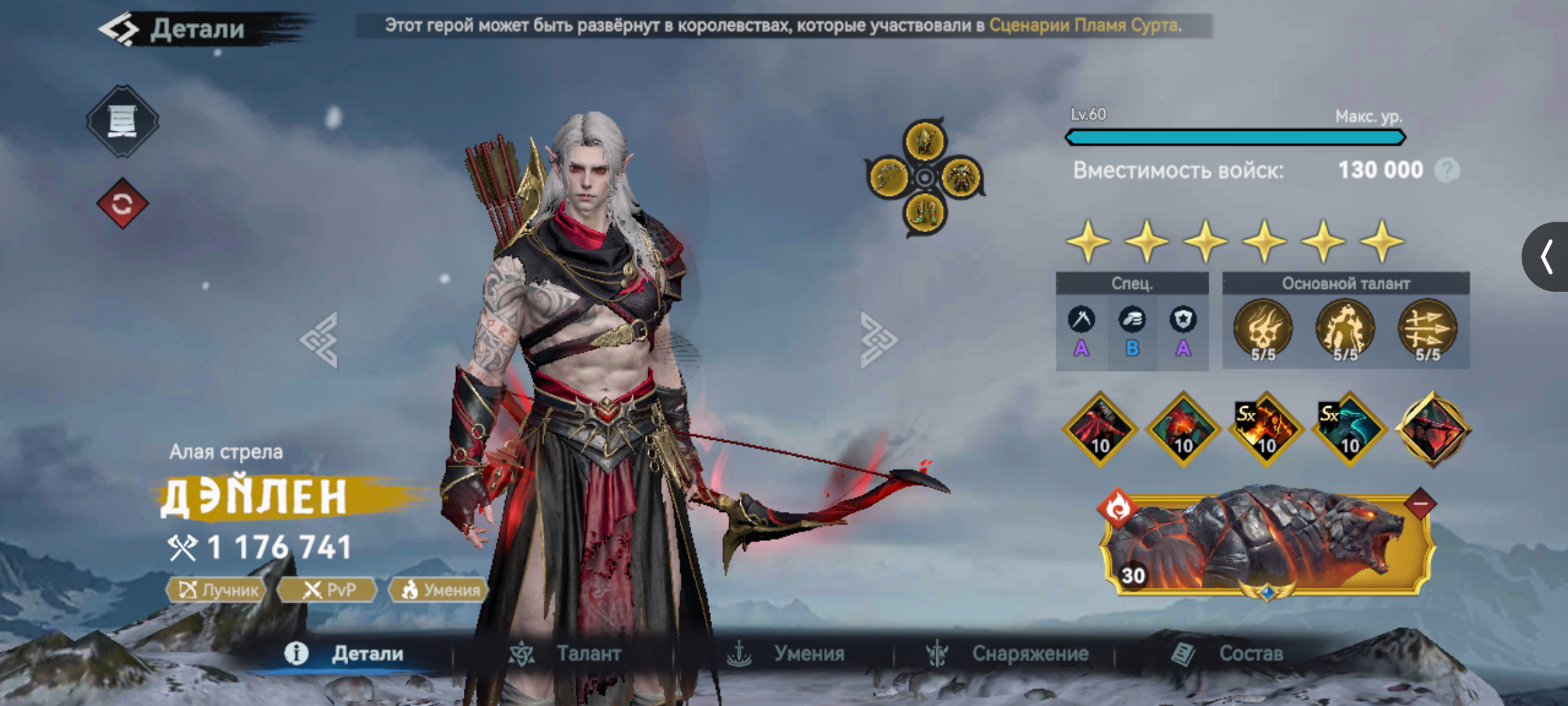Show the previous hero with left arrow
The image size is (1568, 706).
coord(319,340)
